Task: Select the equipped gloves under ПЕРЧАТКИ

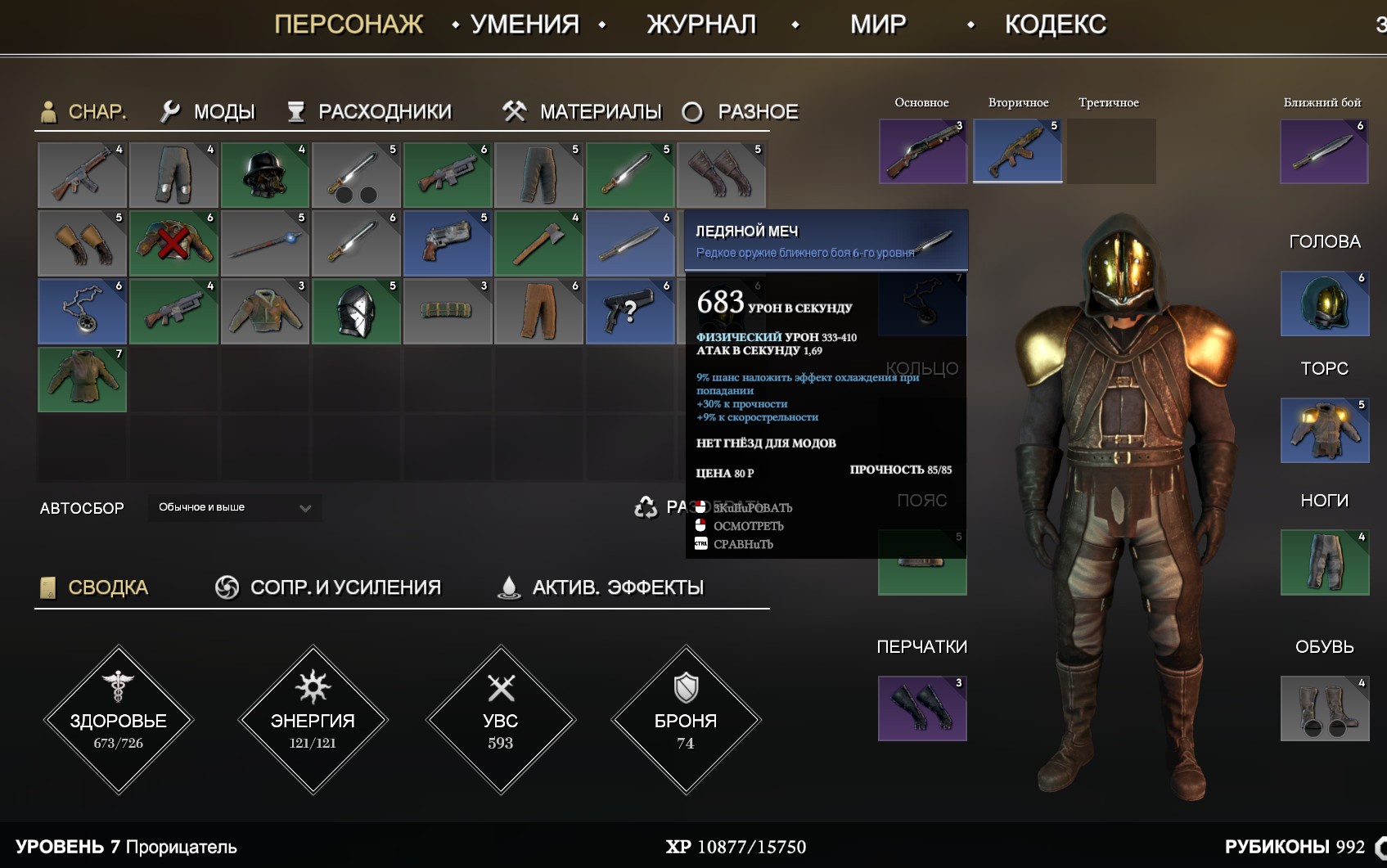Action: (922, 708)
